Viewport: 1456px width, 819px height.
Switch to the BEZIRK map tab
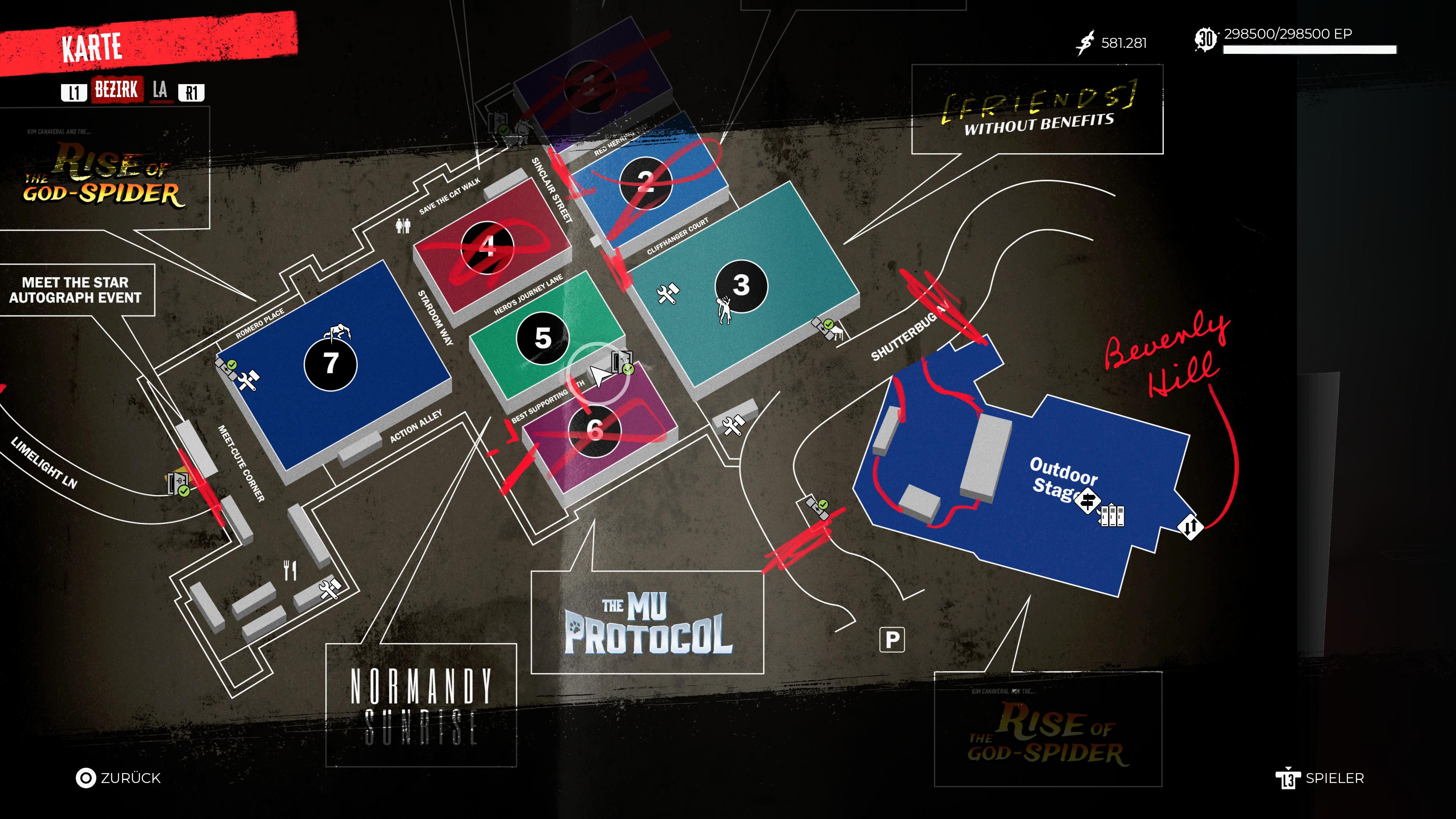pyautogui.click(x=116, y=90)
